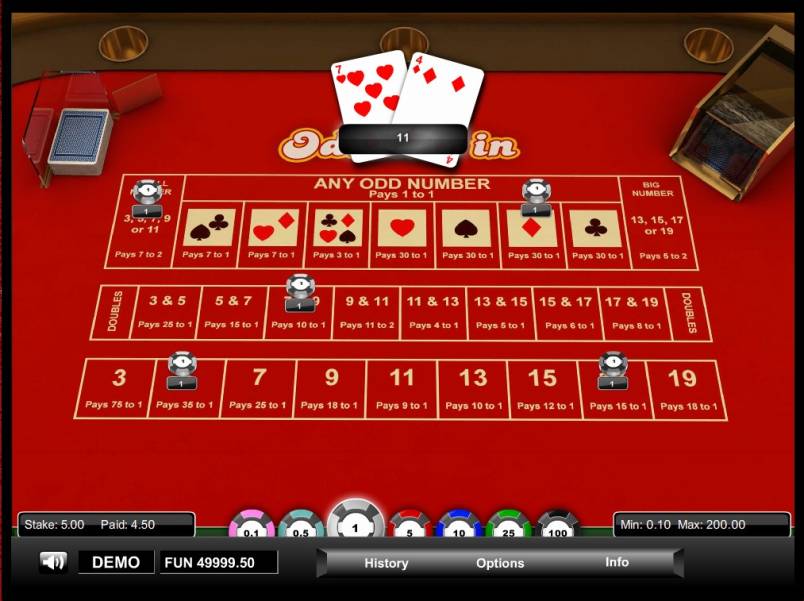This screenshot has height=601, width=804.
Task: Select the black 100 chip
Action: [558, 527]
